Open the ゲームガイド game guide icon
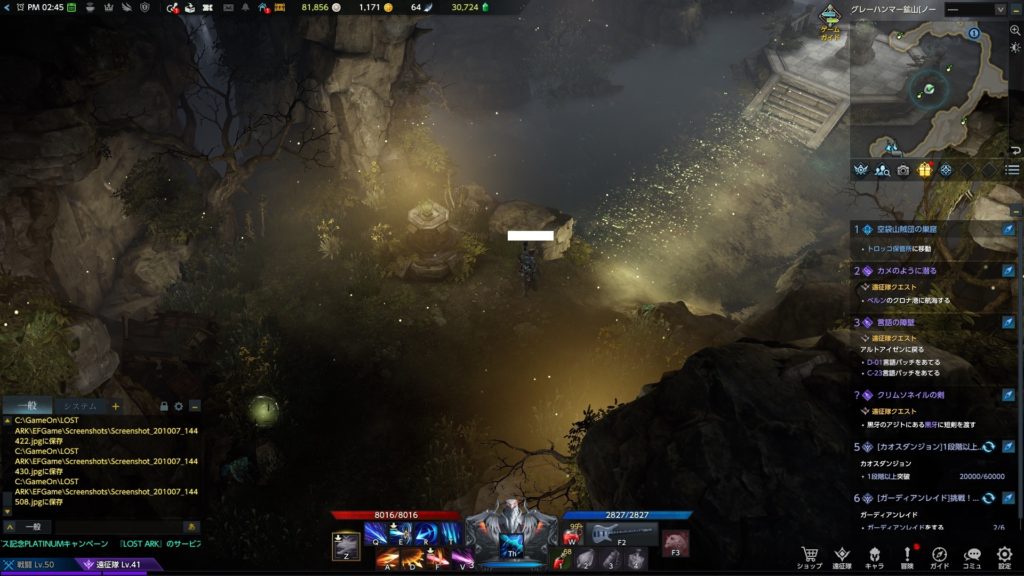This screenshot has height=576, width=1024. coord(830,20)
